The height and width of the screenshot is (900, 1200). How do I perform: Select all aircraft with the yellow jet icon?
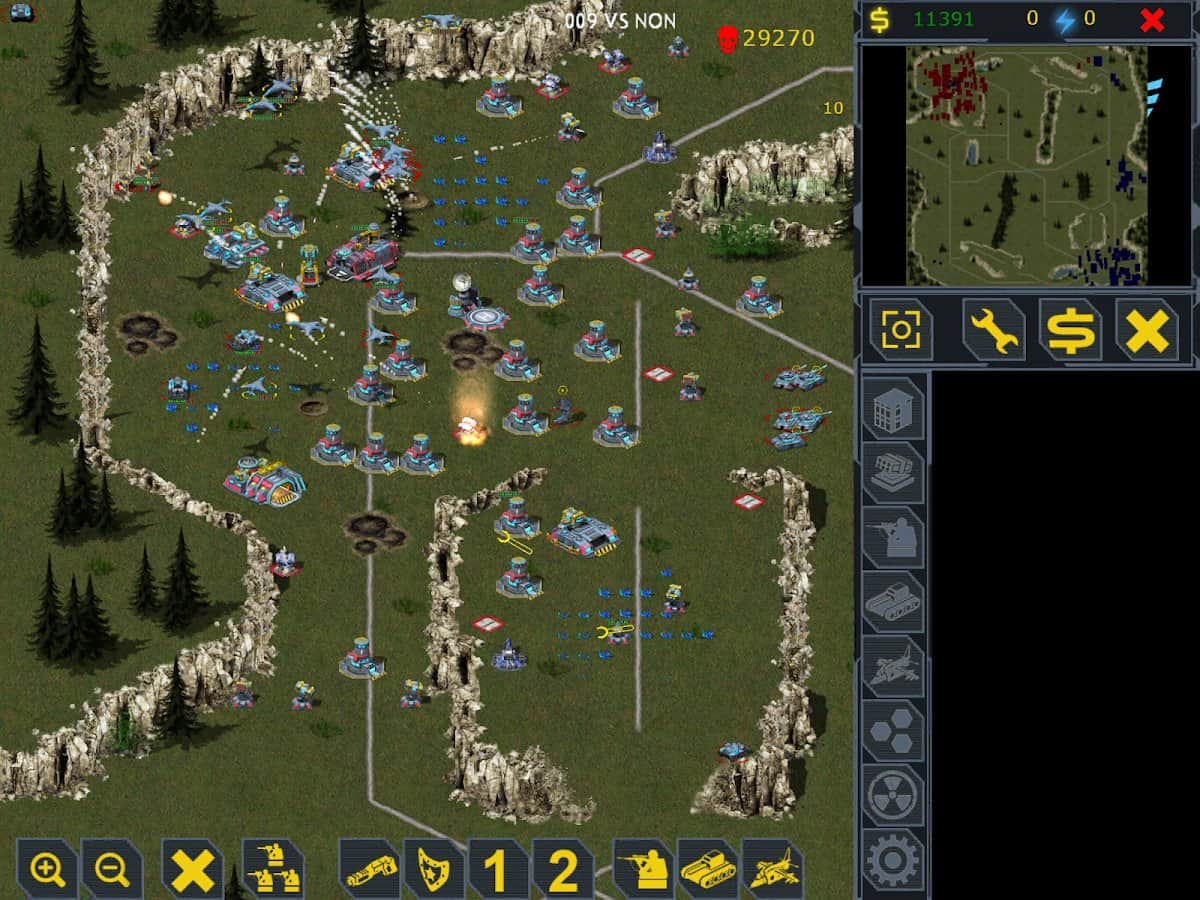772,869
